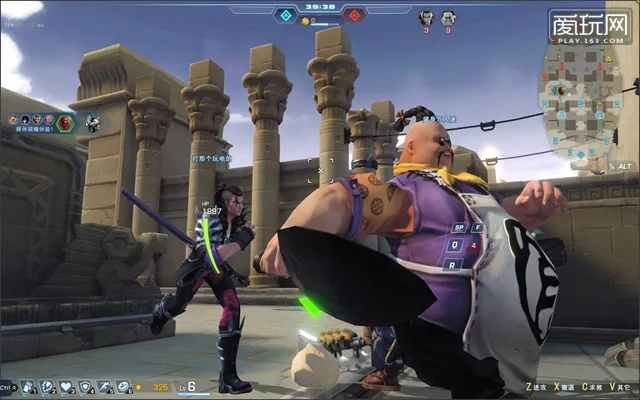Image resolution: width=640 pixels, height=400 pixels.
Task: Select the fist item in slot 1
Action: [28, 386]
